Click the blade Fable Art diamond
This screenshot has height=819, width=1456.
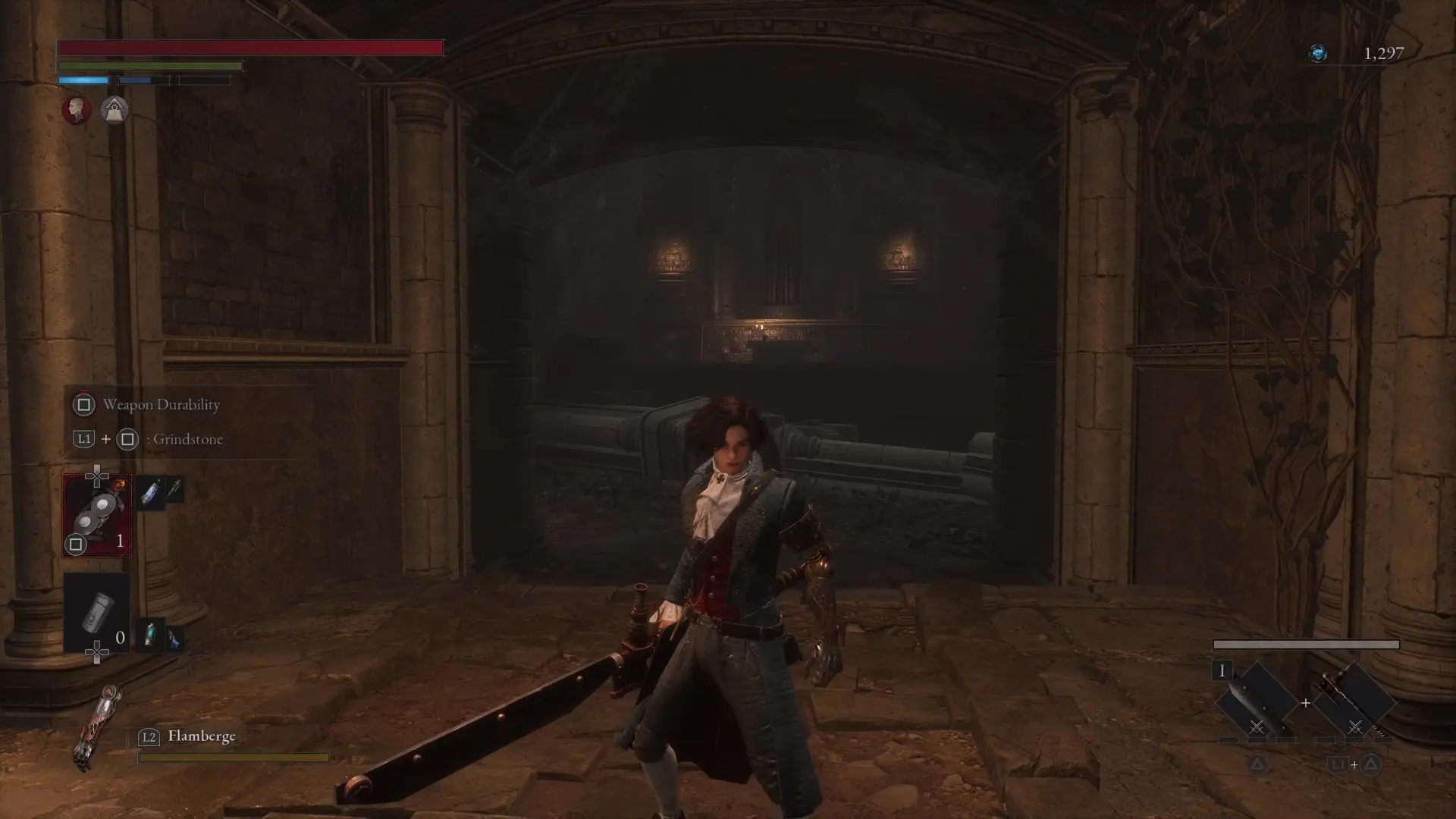coord(1256,703)
